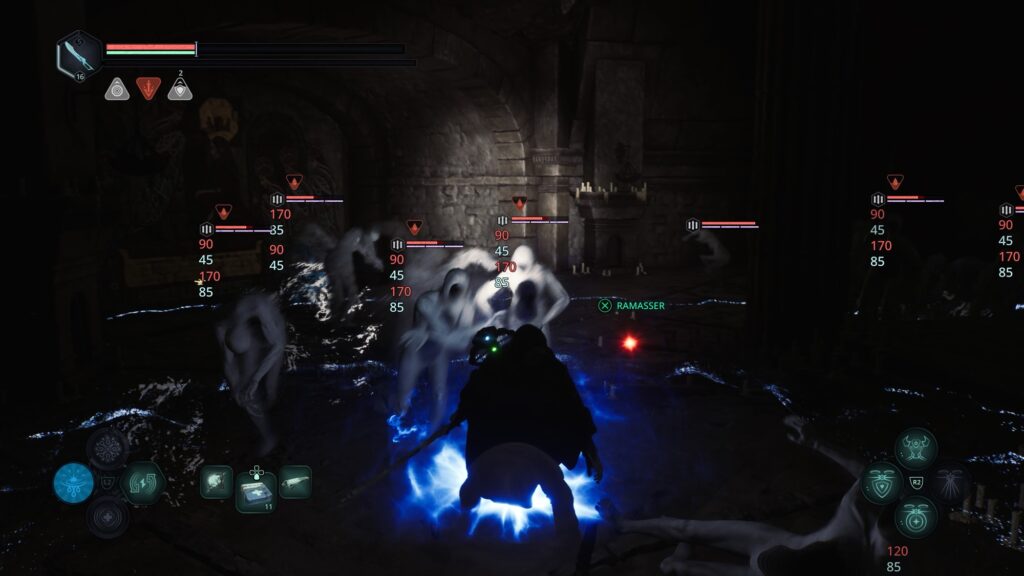
Task: Select the item slot right of medkit
Action: click(x=295, y=481)
